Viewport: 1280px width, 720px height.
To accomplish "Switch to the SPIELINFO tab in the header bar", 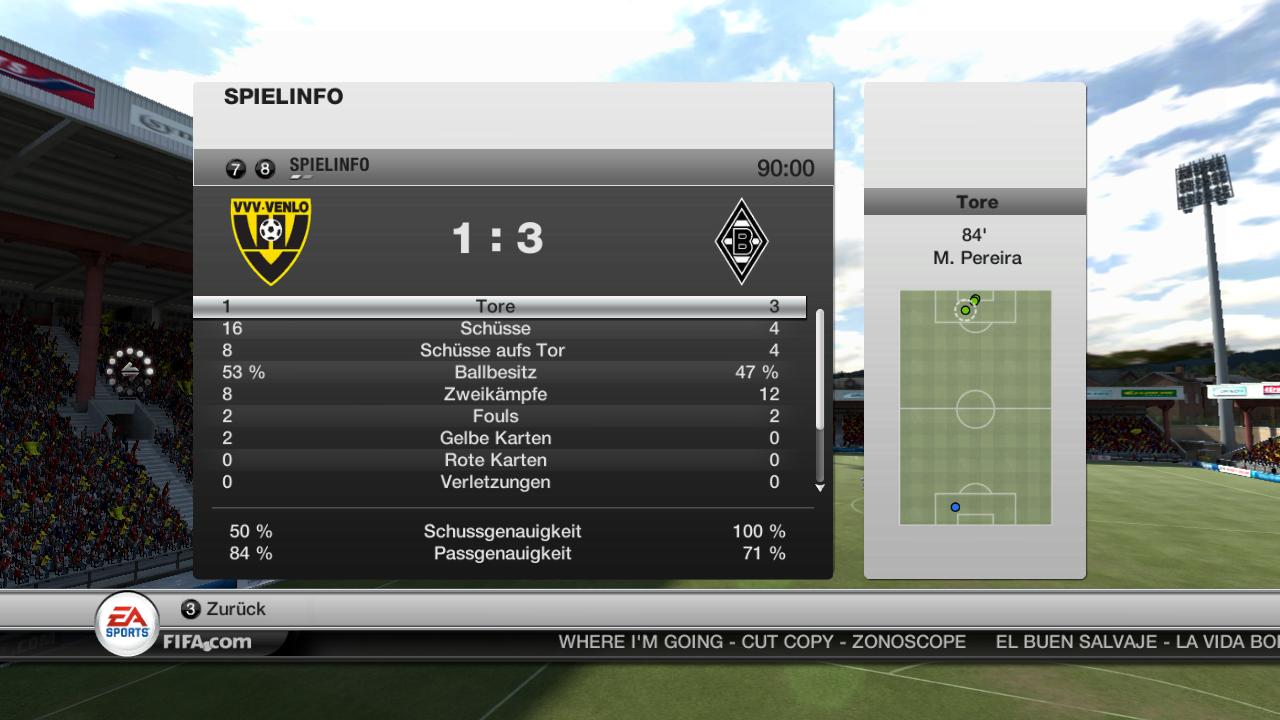I will pos(328,165).
